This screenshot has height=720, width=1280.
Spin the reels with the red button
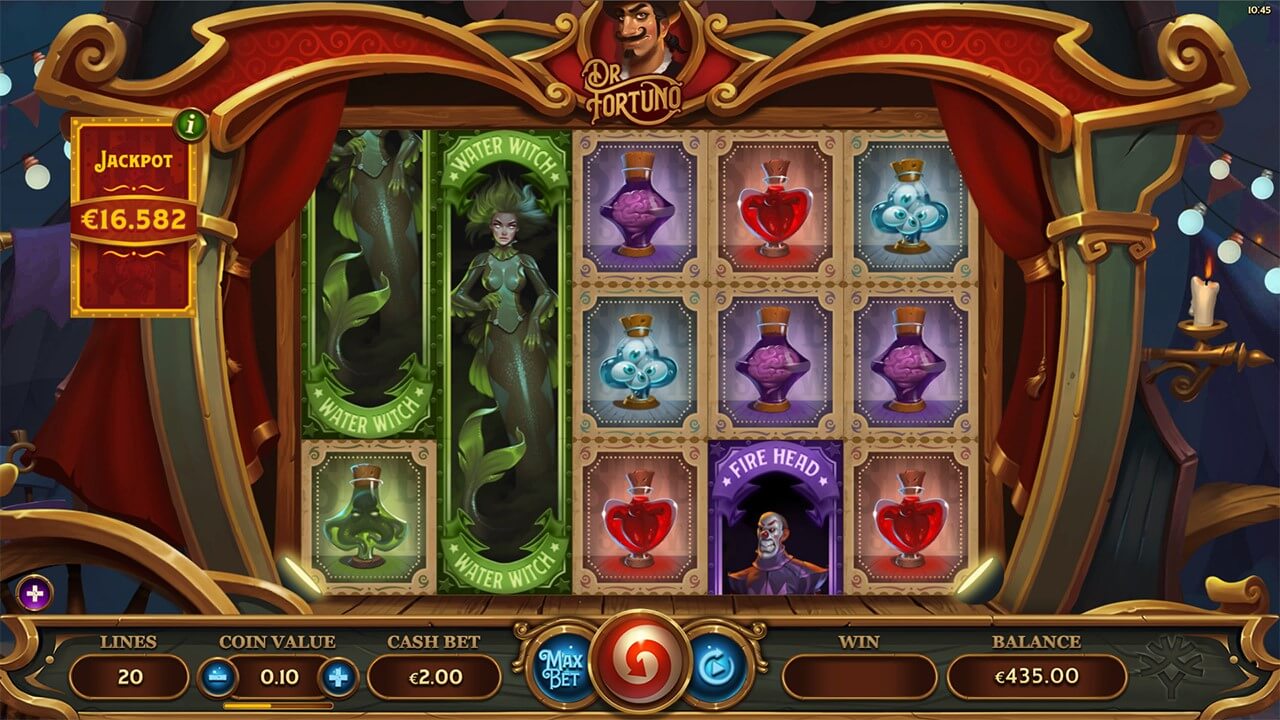coord(638,667)
